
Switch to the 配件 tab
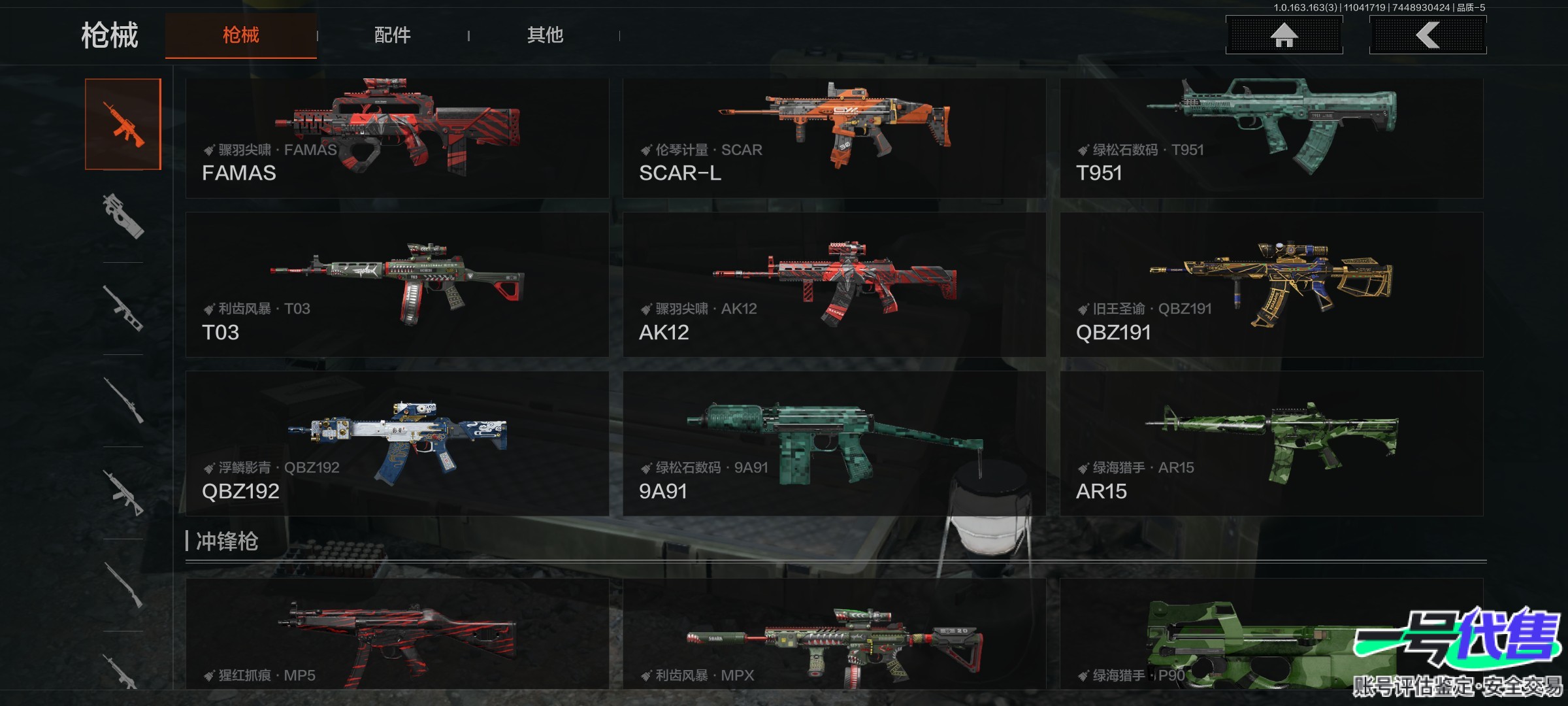click(x=392, y=35)
